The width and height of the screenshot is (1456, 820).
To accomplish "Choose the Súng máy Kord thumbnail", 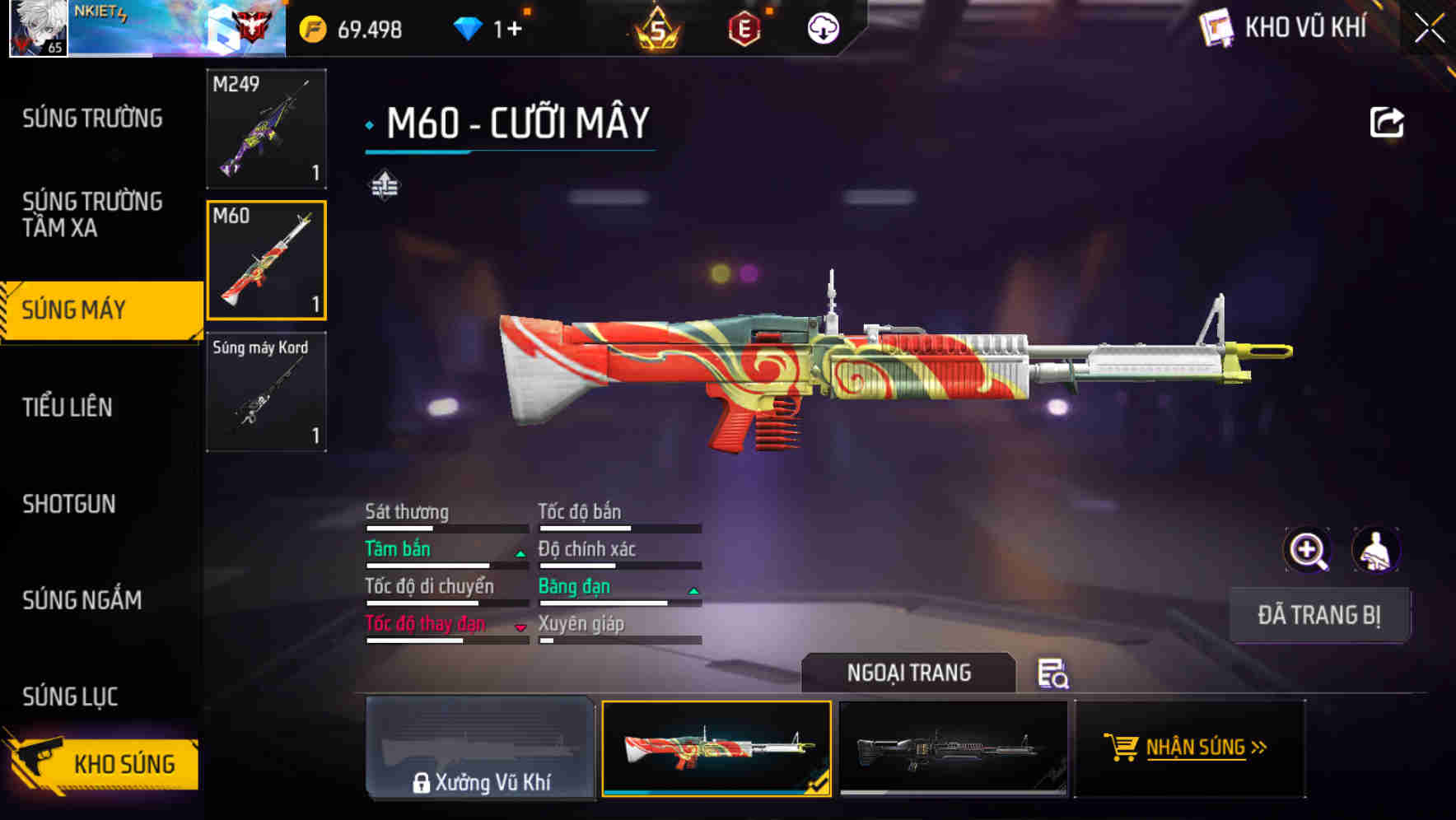I will [x=266, y=392].
